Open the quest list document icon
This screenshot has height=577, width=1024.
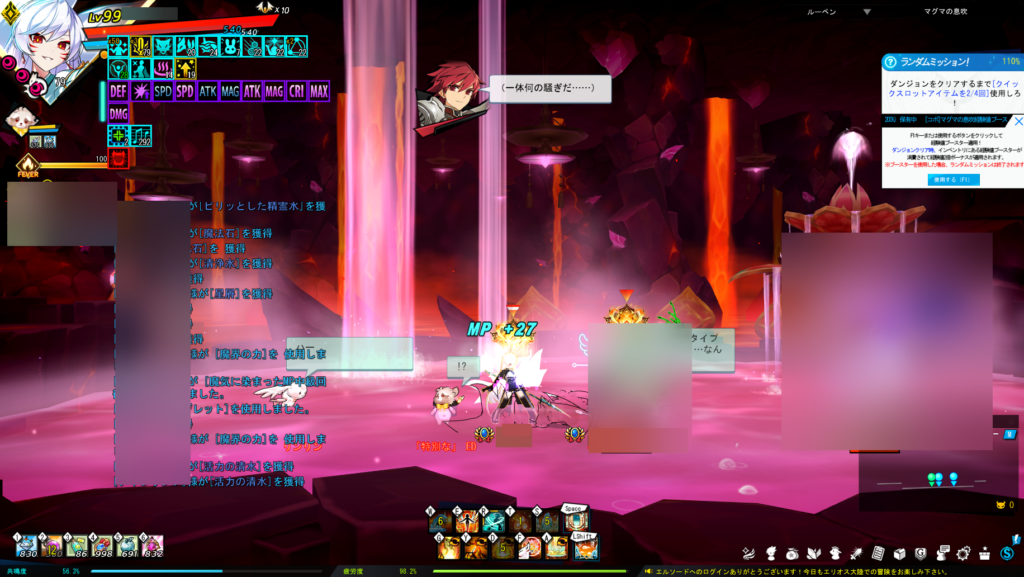(877, 553)
